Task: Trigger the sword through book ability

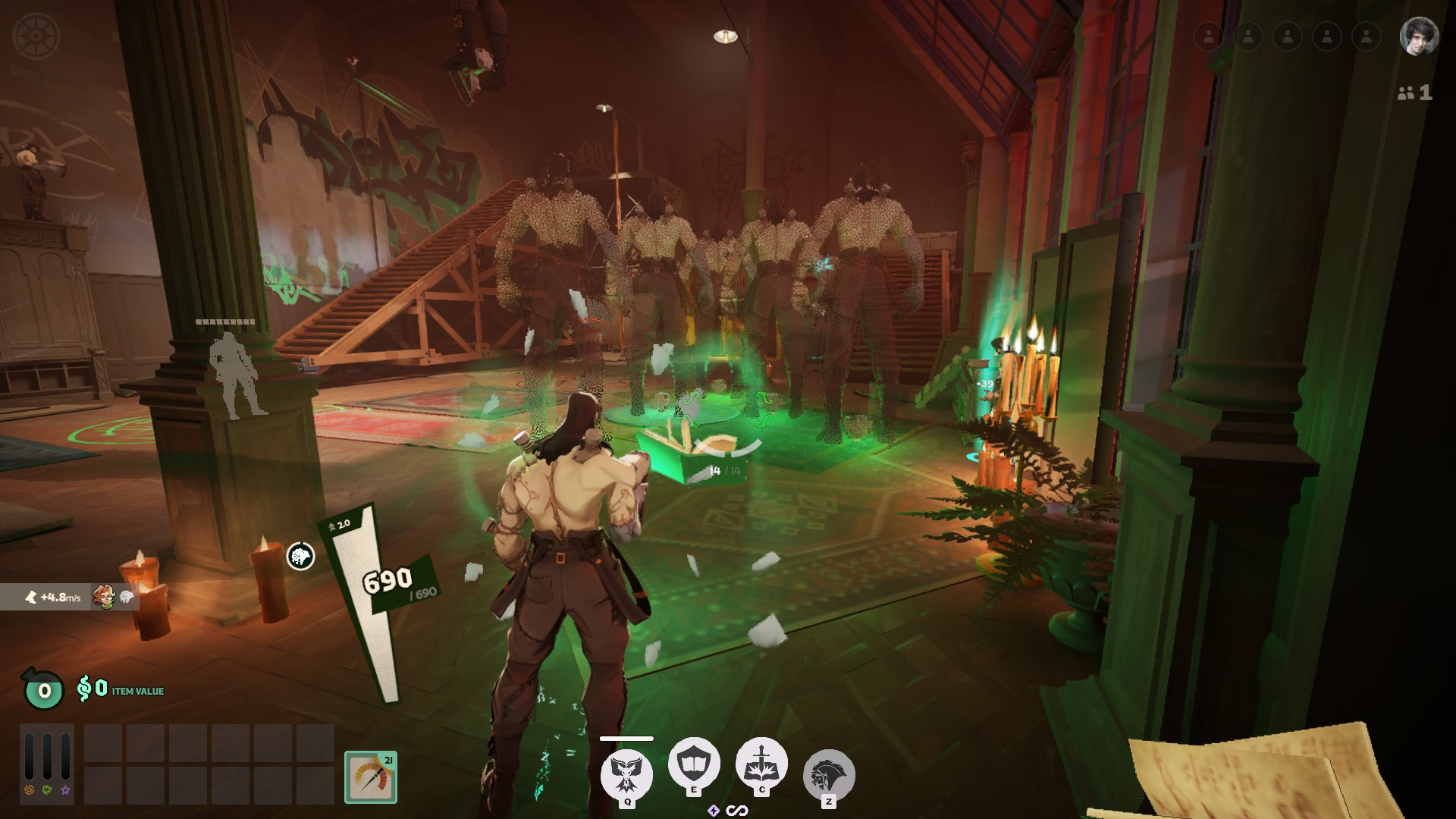Action: (761, 764)
